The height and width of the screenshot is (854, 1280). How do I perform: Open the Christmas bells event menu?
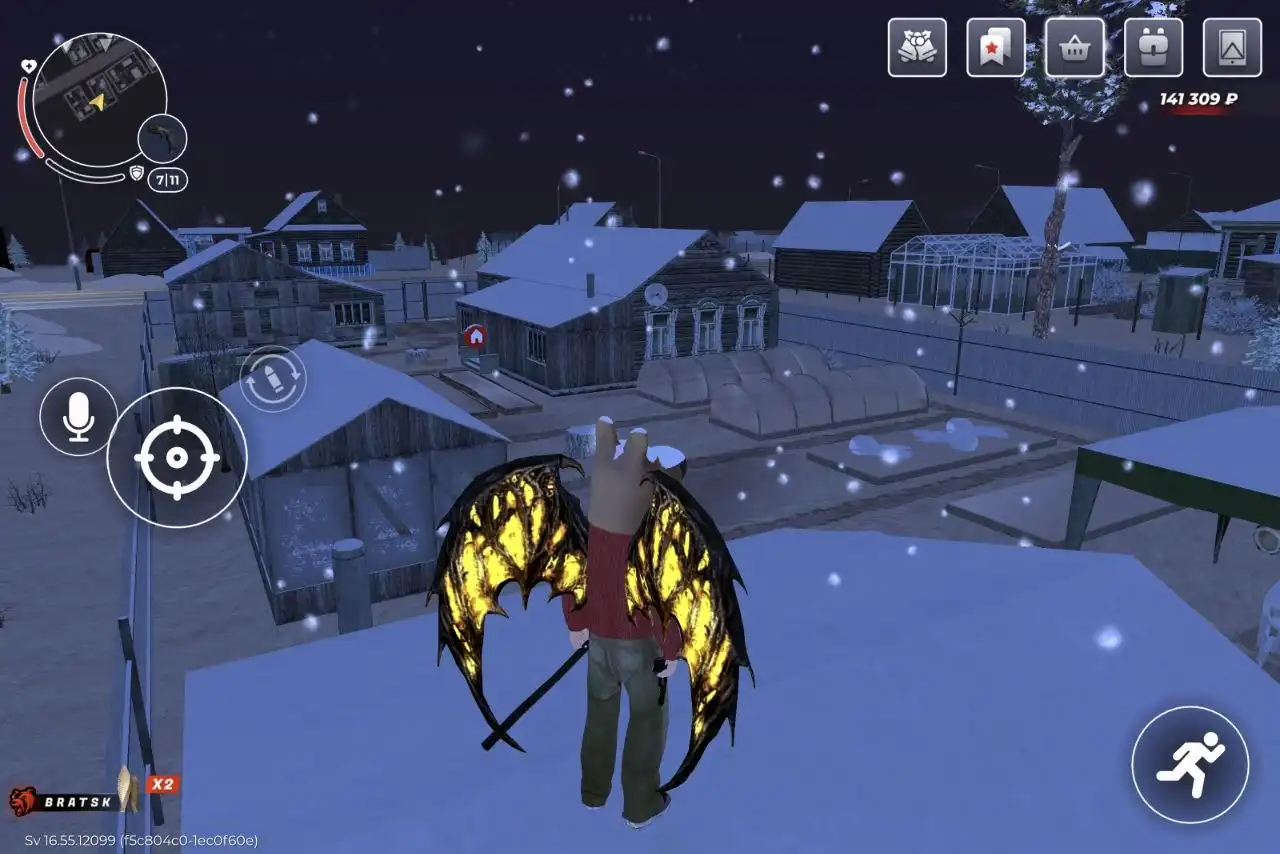click(x=917, y=47)
